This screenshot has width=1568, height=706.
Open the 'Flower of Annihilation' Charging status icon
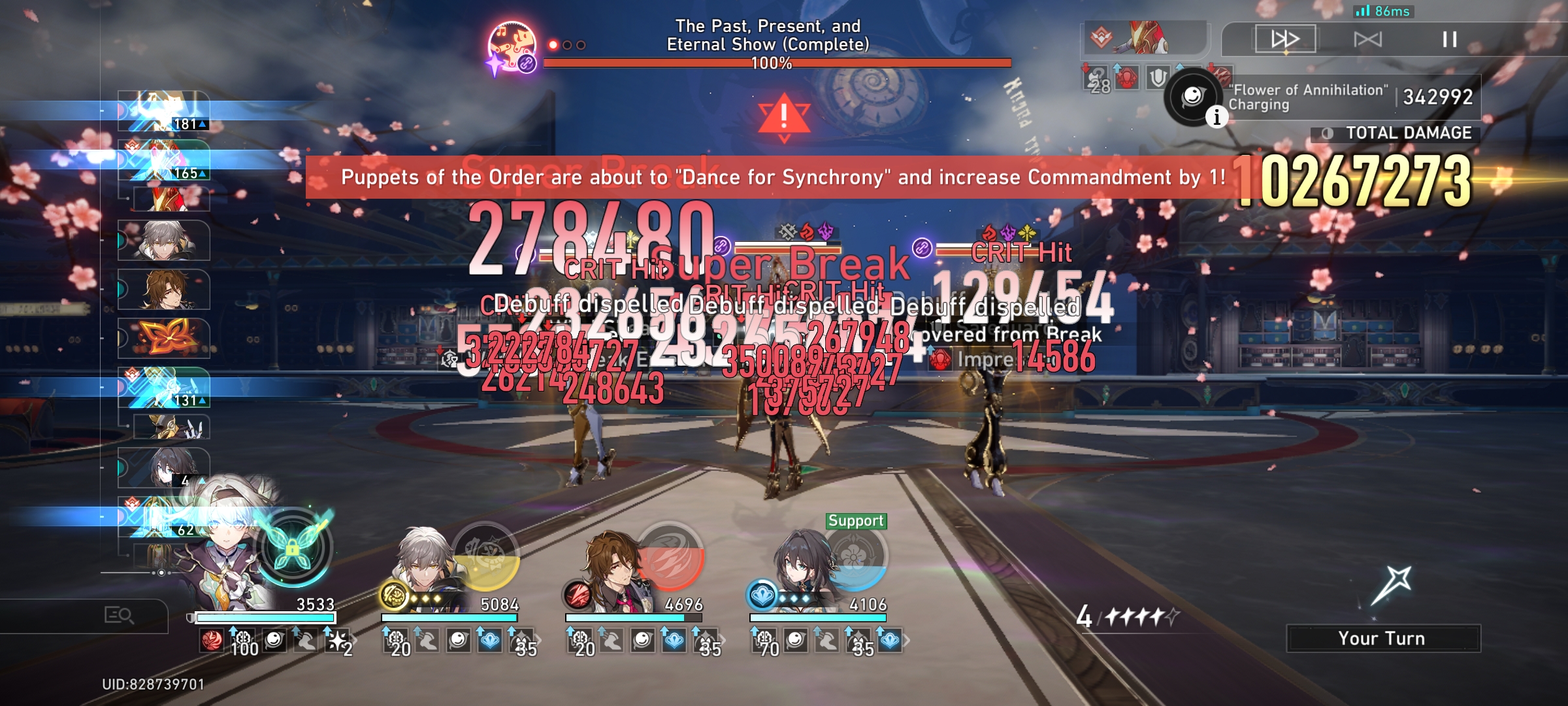tap(1194, 98)
